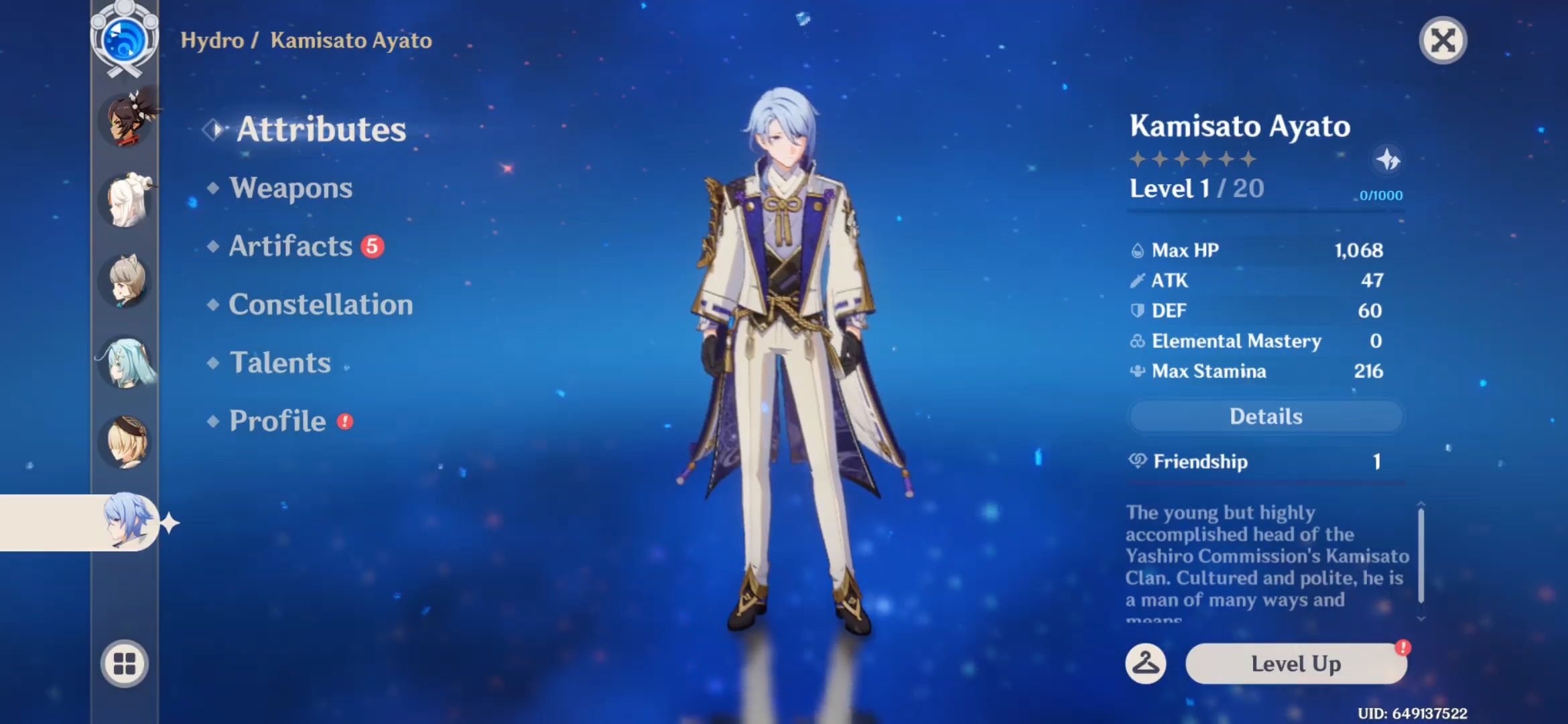
Task: View the Talents section
Action: [280, 363]
